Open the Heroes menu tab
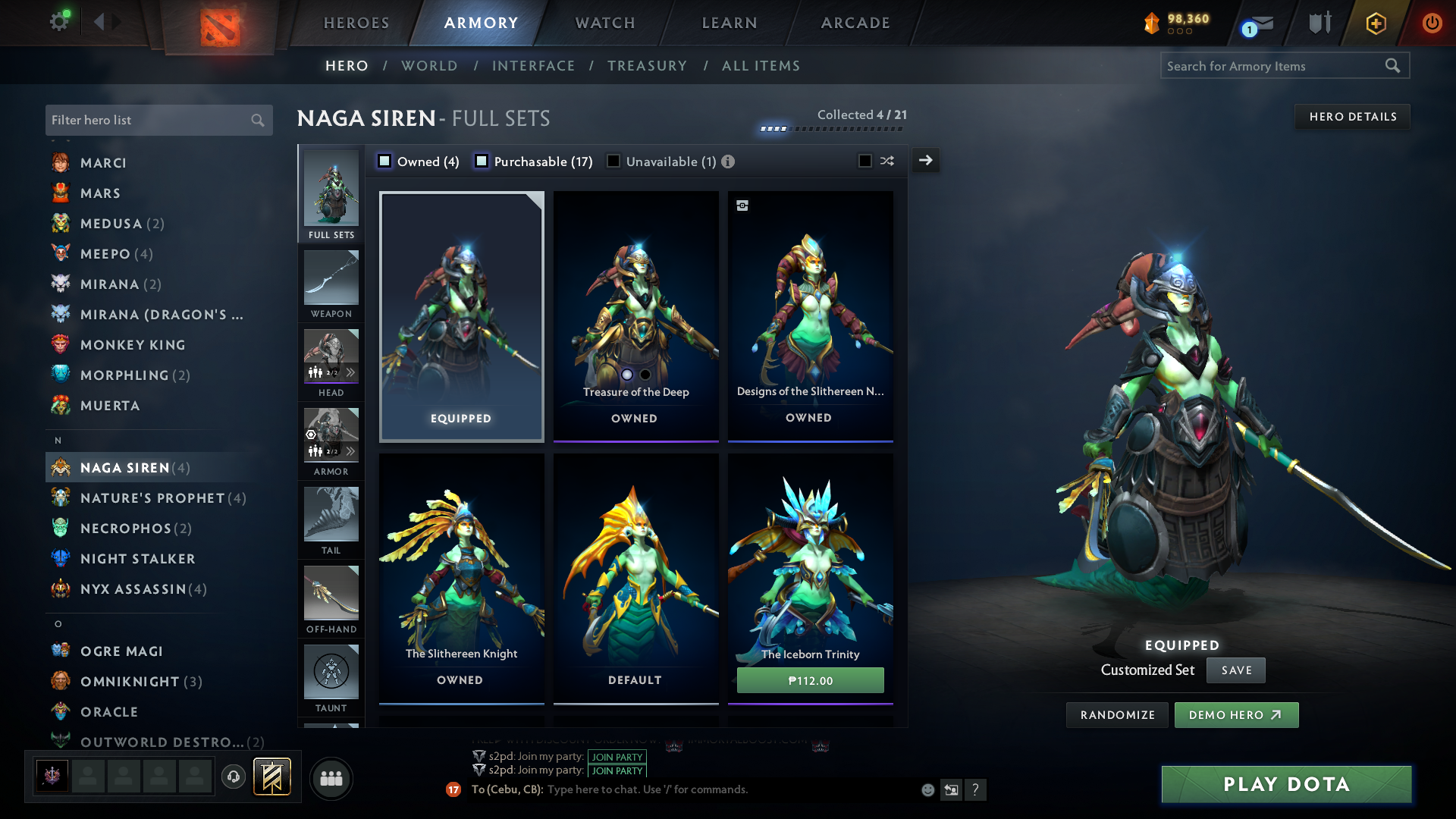 [x=356, y=23]
